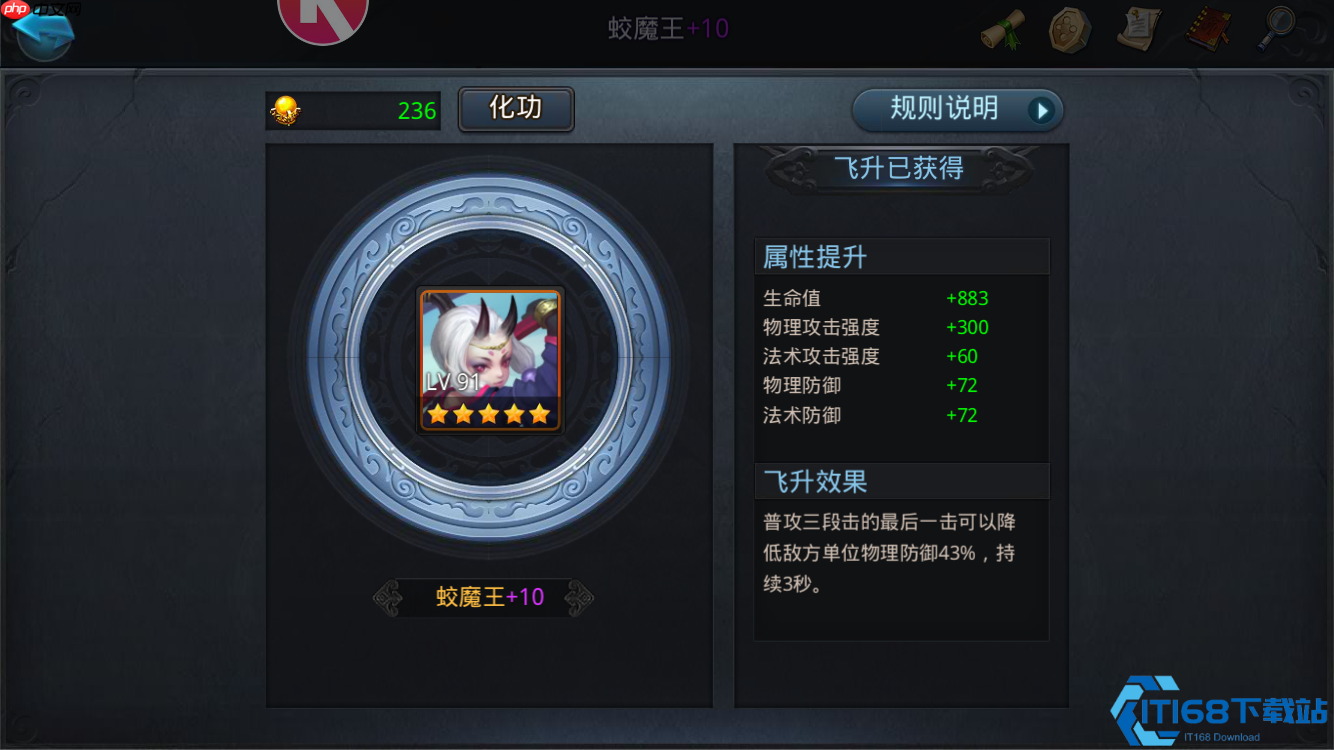This screenshot has width=1334, height=750.
Task: Open the 规则说明 rules description
Action: pyautogui.click(x=945, y=110)
